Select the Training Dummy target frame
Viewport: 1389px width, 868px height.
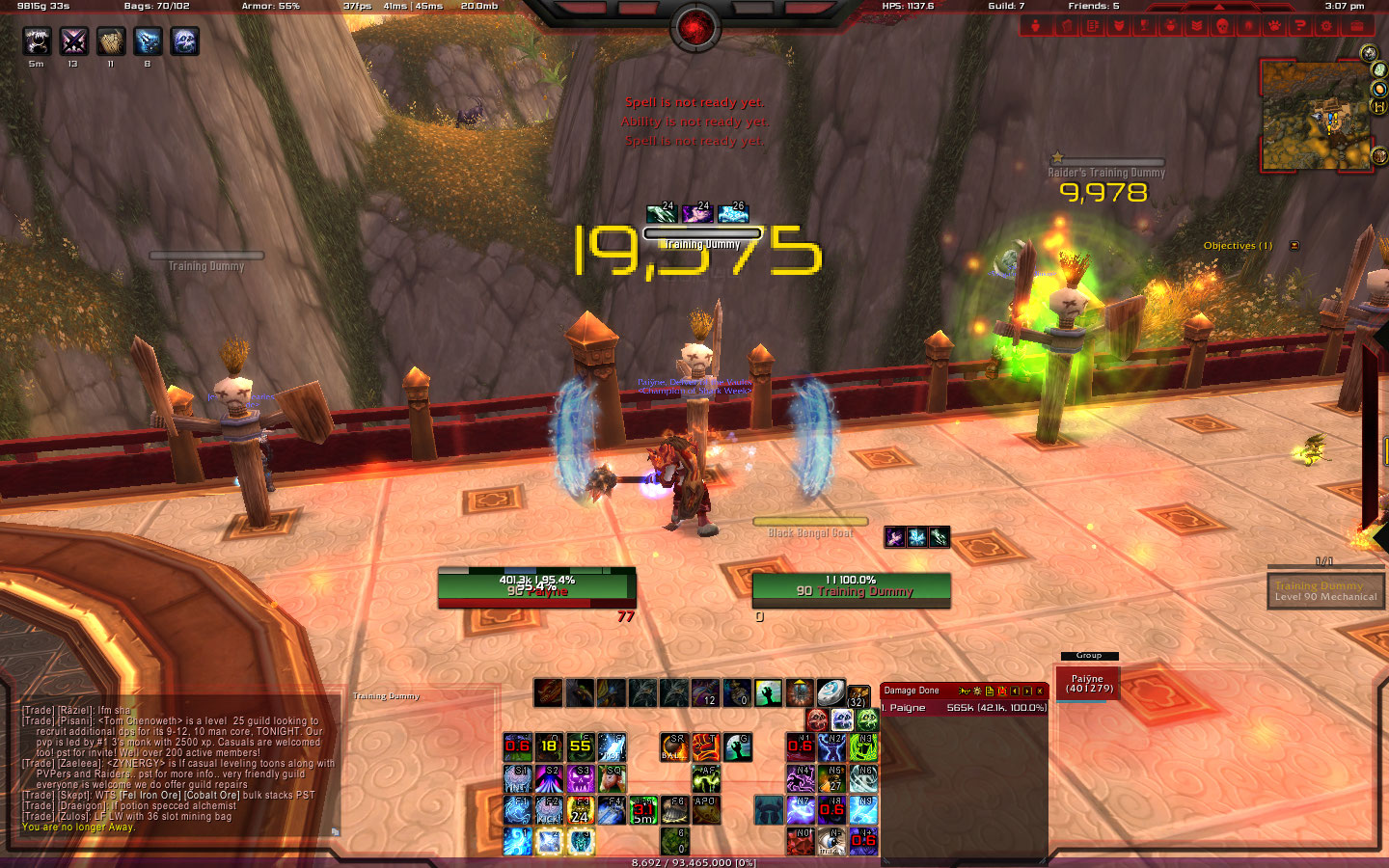(x=851, y=589)
